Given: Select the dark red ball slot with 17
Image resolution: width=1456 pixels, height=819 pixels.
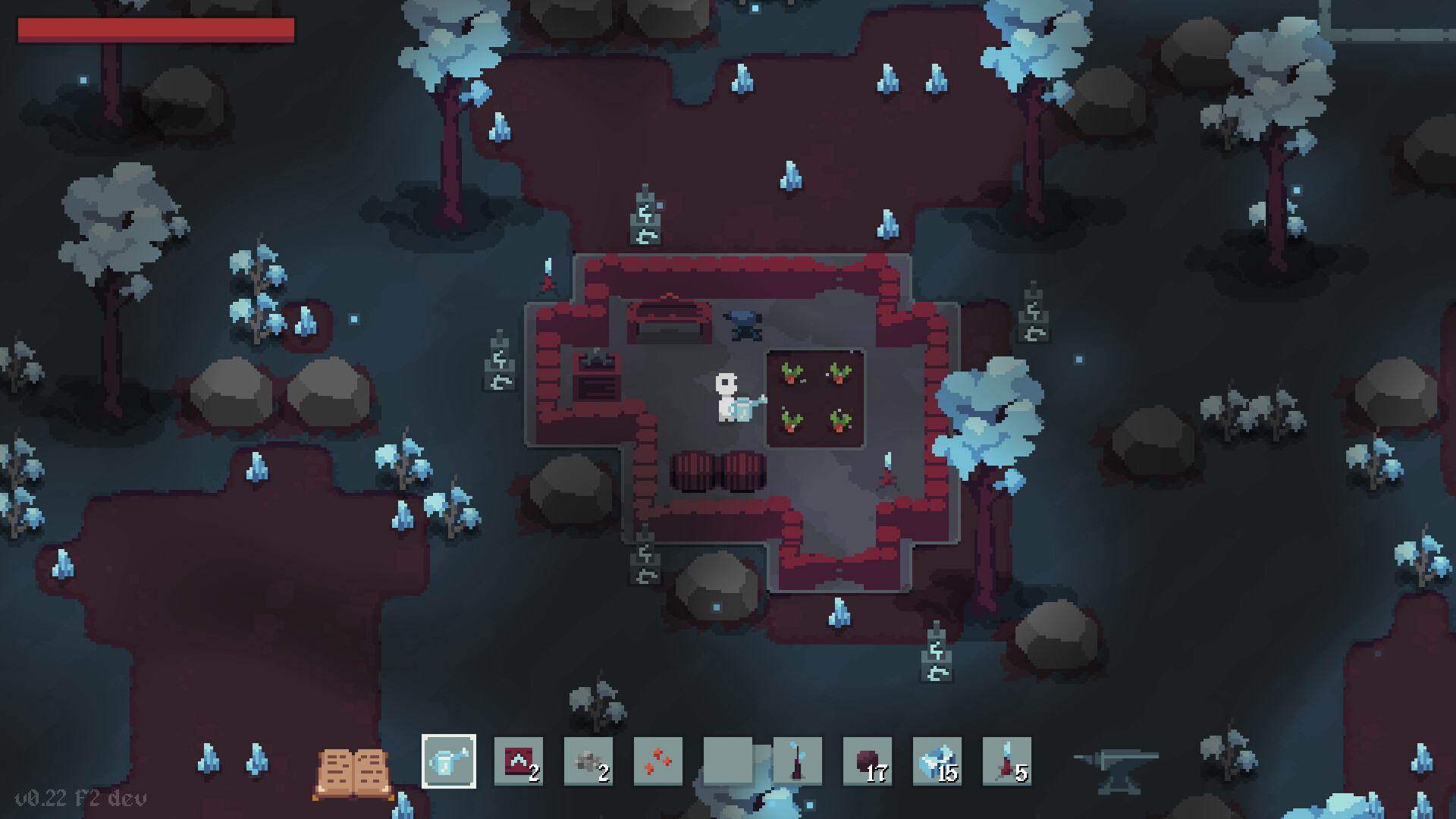Looking at the screenshot, I should pyautogui.click(x=868, y=761).
